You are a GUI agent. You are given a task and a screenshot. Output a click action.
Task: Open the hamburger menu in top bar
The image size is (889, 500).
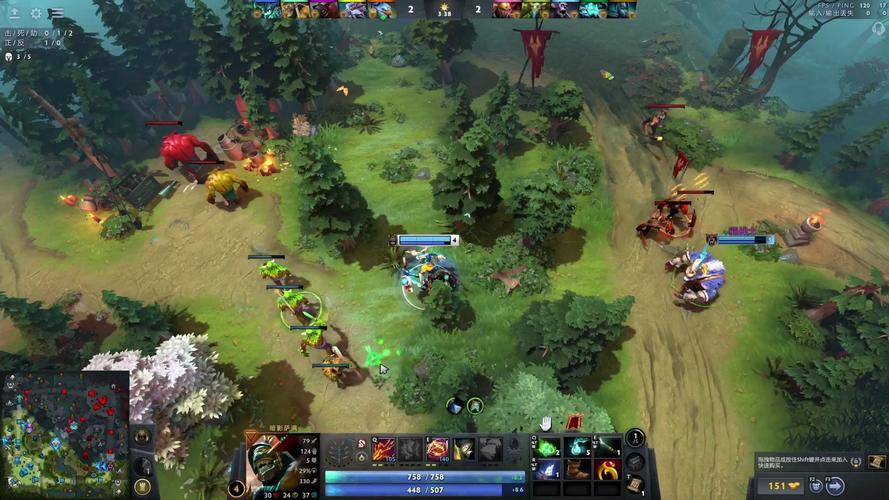pyautogui.click(x=57, y=14)
